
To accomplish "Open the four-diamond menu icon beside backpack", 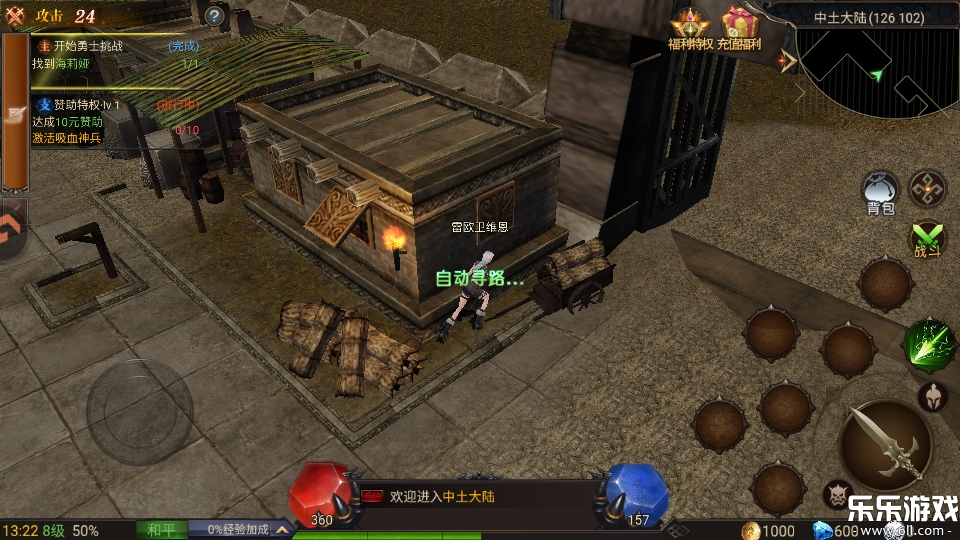I will 928,188.
